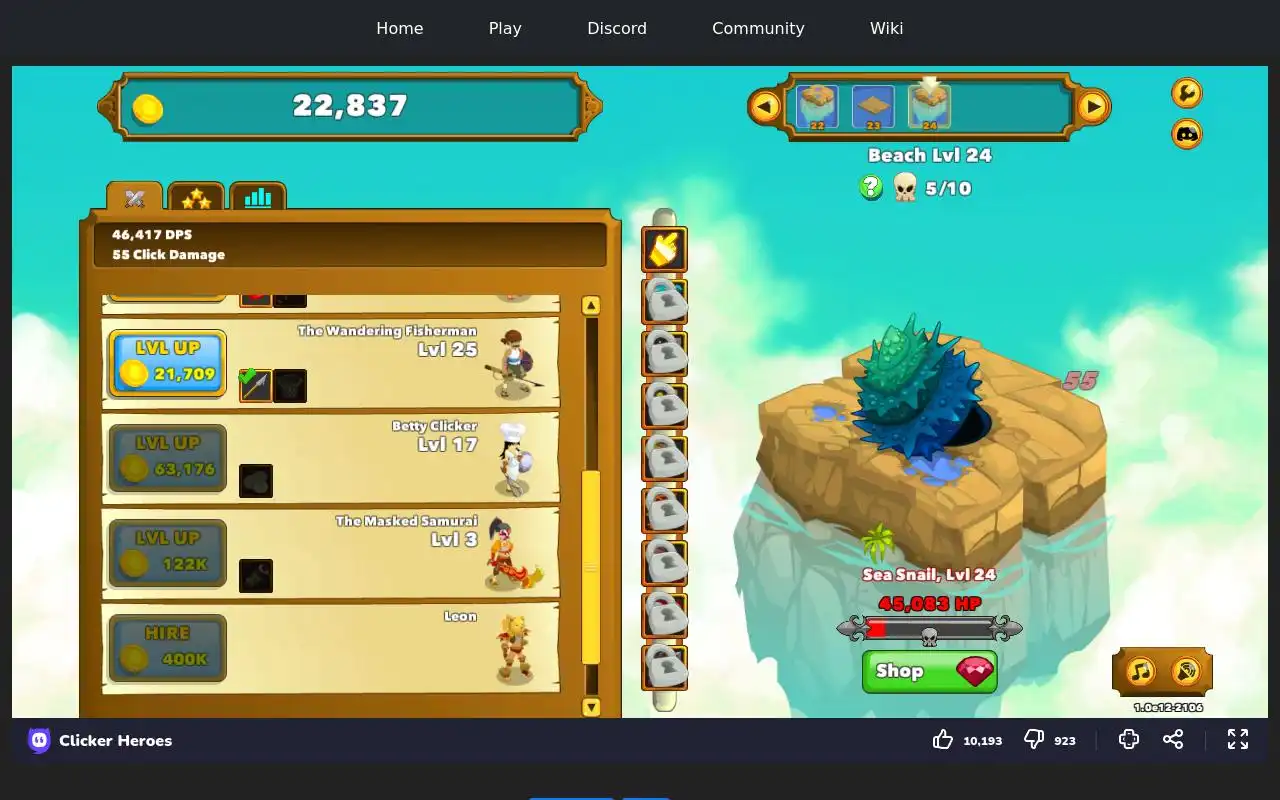Toggle the music note button
The width and height of the screenshot is (1280, 800).
click(x=1141, y=671)
